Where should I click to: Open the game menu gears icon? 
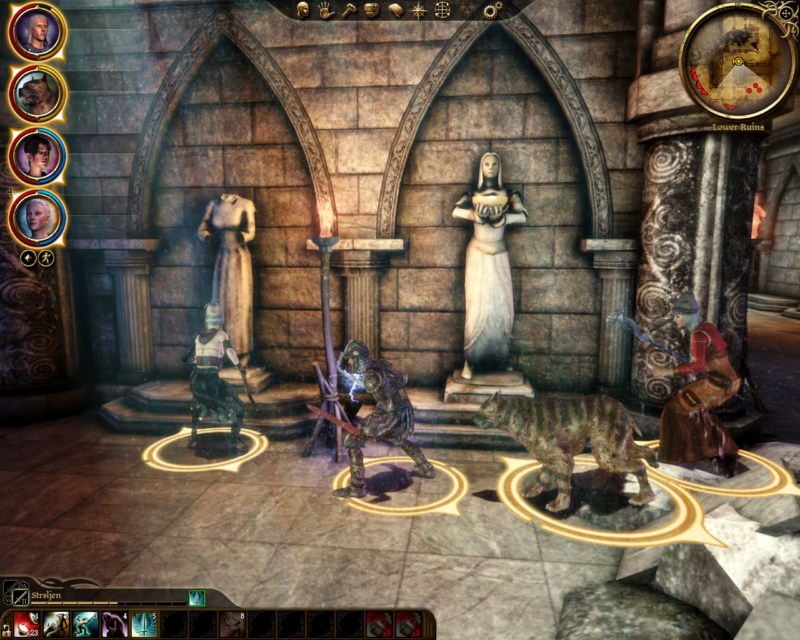[x=491, y=10]
